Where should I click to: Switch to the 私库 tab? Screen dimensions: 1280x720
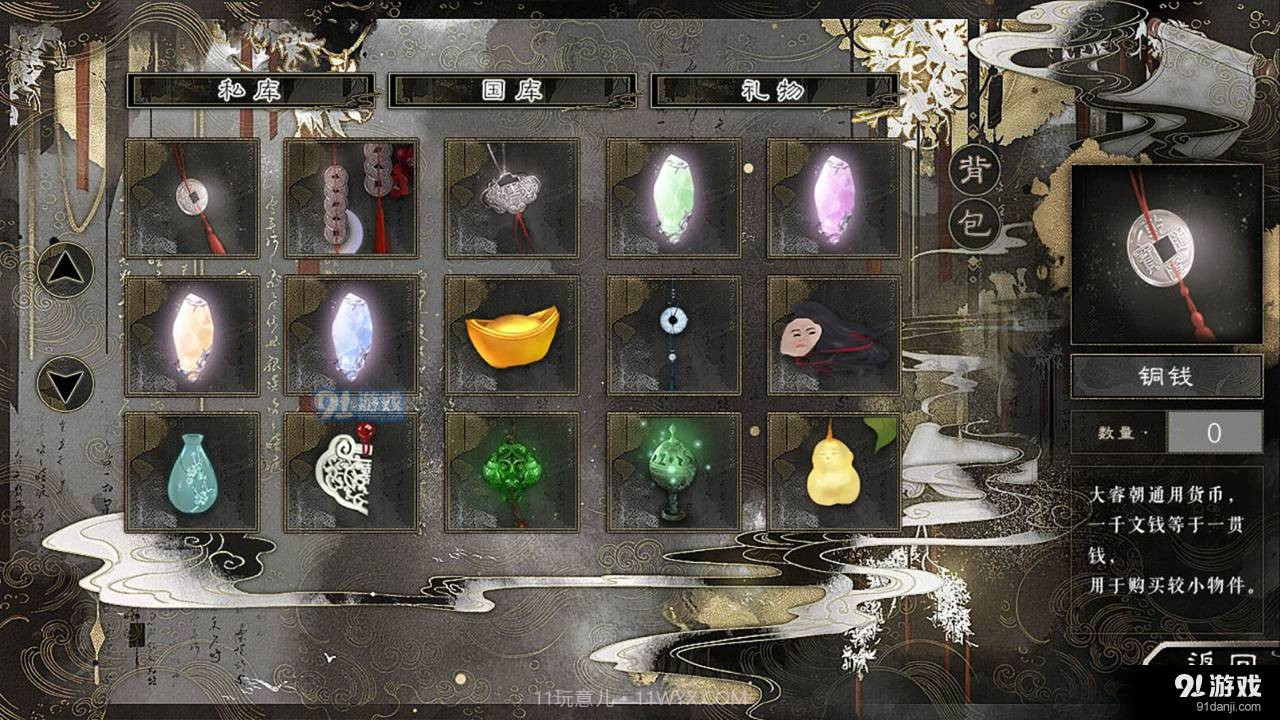click(x=252, y=90)
